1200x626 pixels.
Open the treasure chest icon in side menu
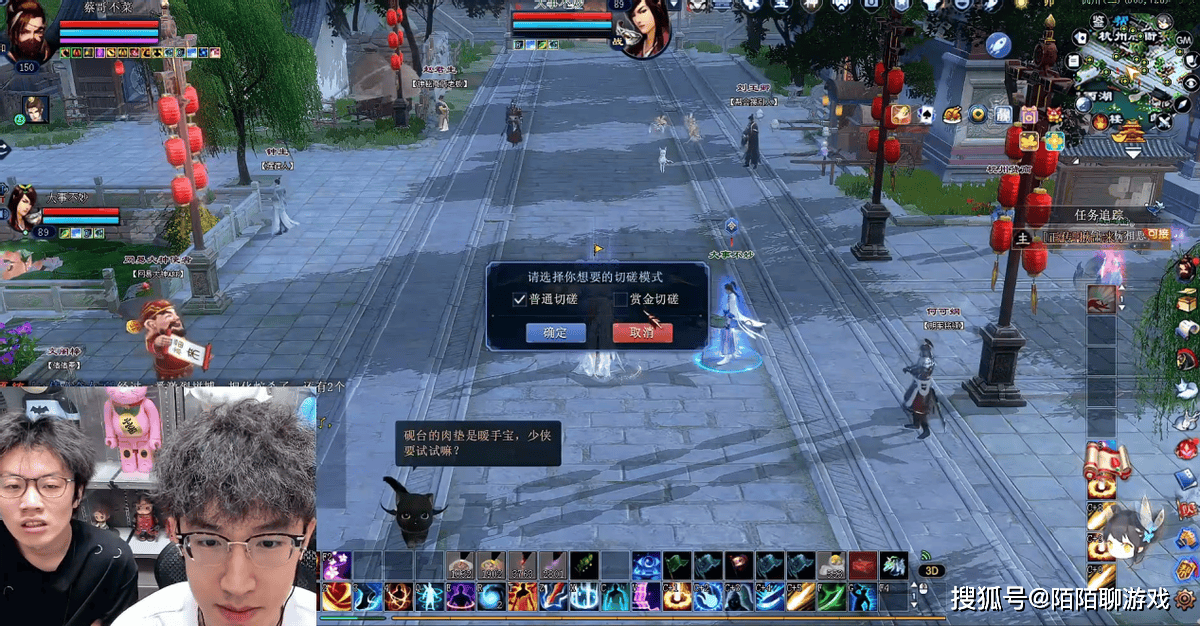pos(1187,299)
